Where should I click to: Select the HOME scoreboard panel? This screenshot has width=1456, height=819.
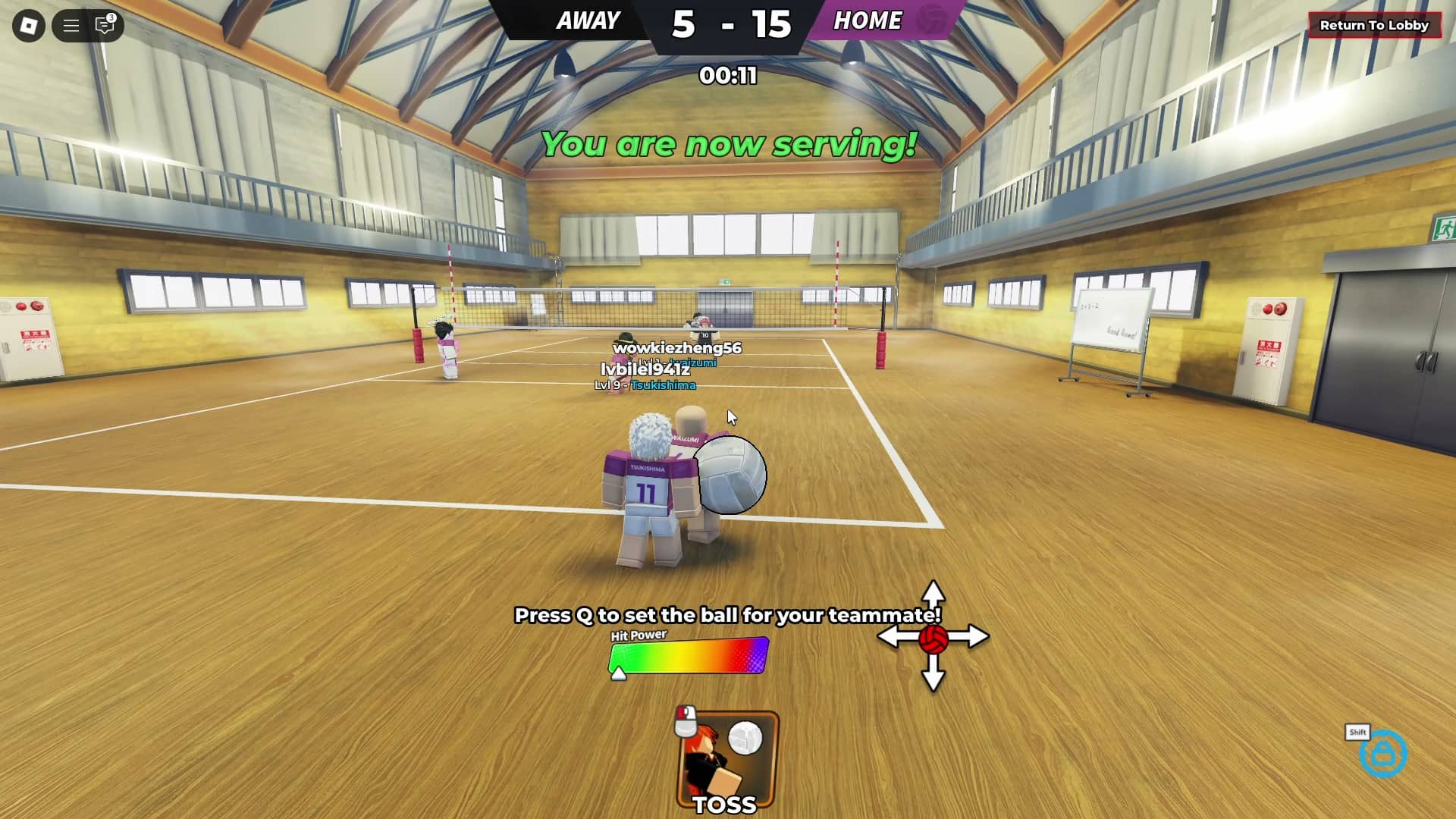click(868, 20)
